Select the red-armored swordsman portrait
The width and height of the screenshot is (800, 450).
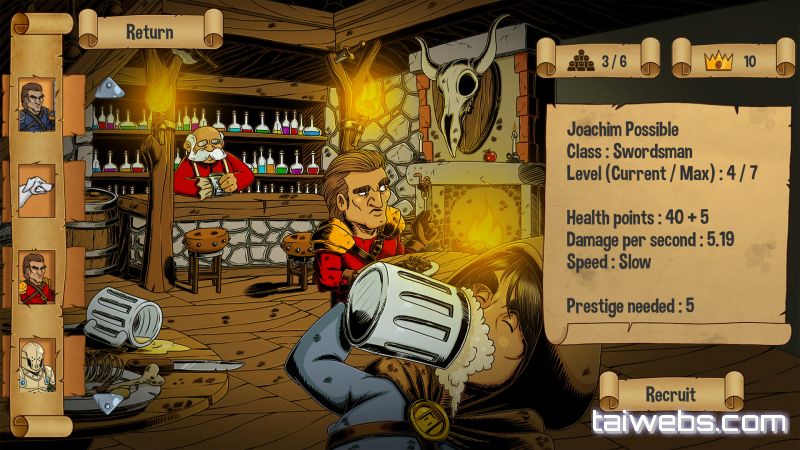(x=38, y=277)
